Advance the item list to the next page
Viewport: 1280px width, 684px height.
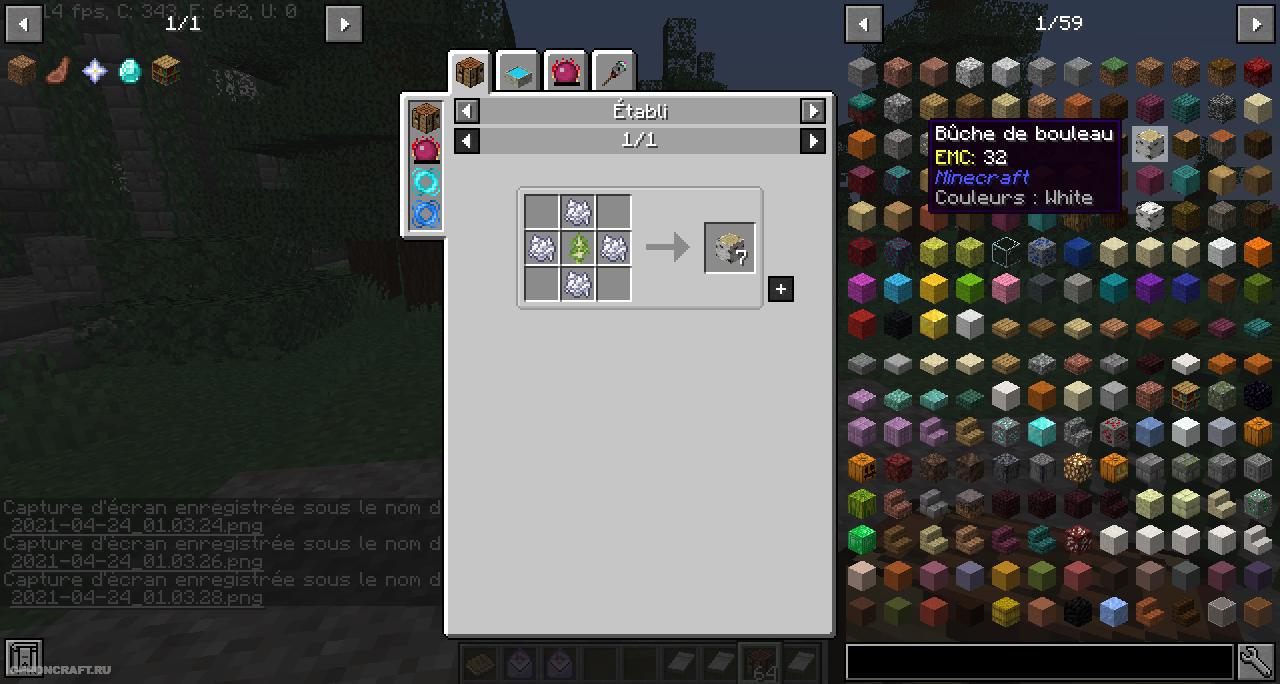click(x=1256, y=23)
